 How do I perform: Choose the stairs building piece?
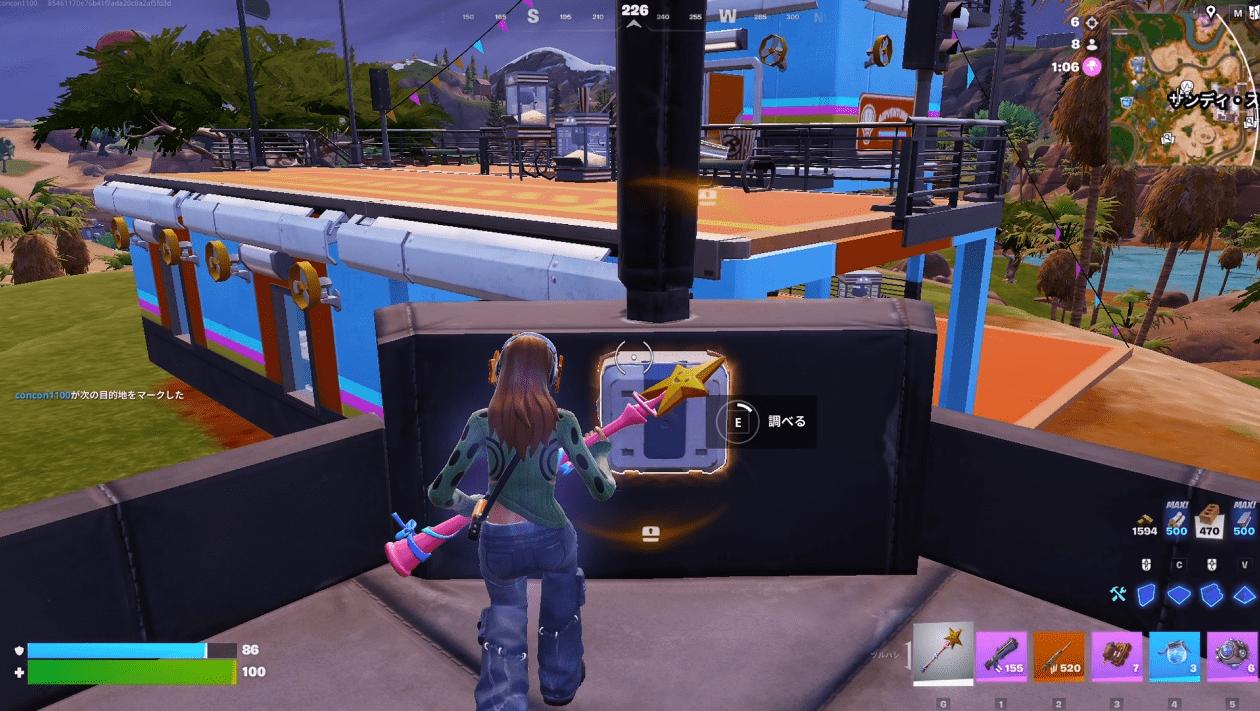coord(1212,595)
